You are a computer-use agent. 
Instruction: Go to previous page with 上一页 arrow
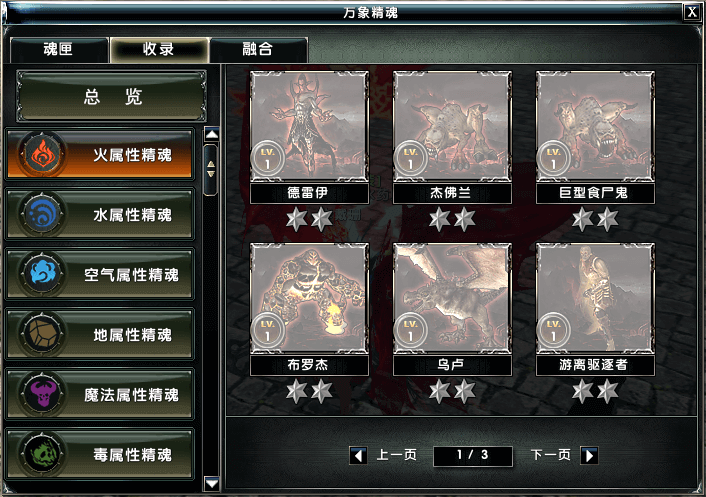pos(358,456)
